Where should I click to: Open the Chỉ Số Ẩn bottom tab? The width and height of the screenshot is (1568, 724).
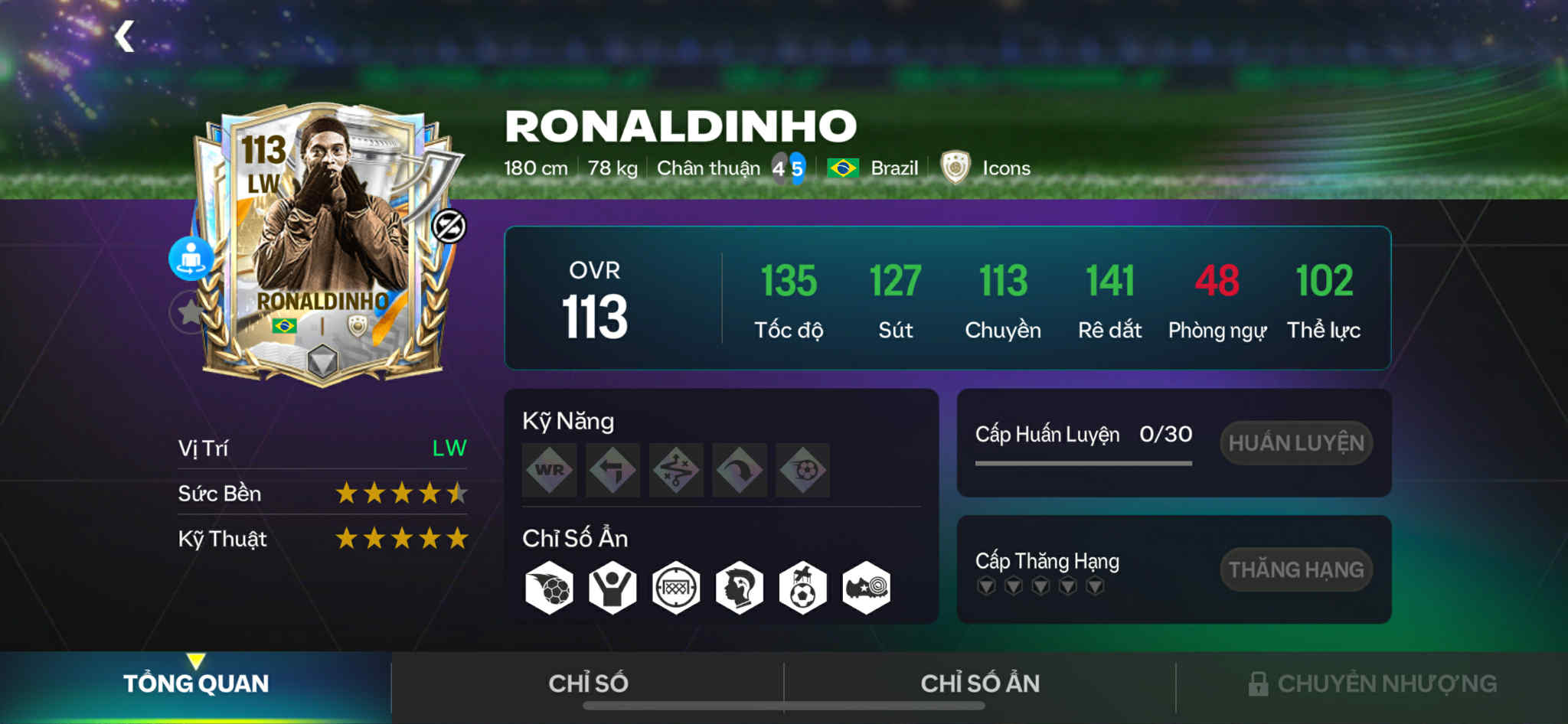980,683
